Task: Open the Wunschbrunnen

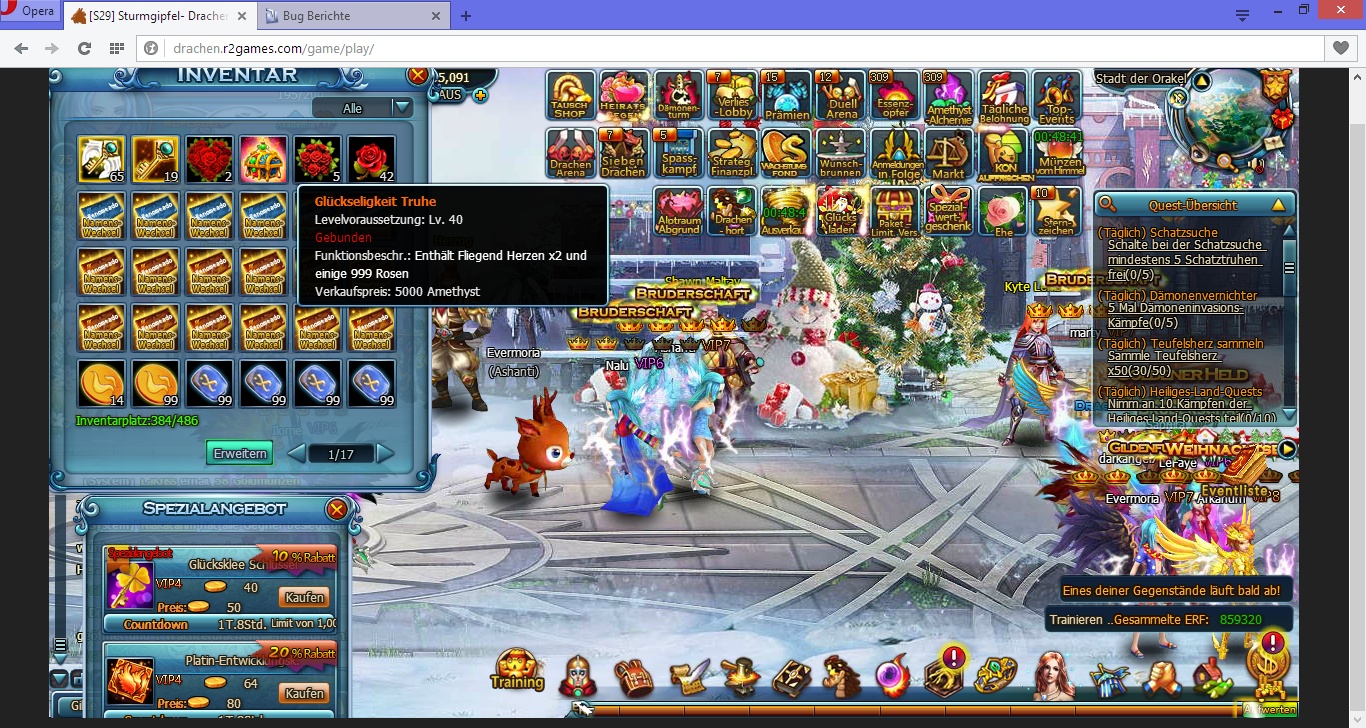Action: [840, 154]
